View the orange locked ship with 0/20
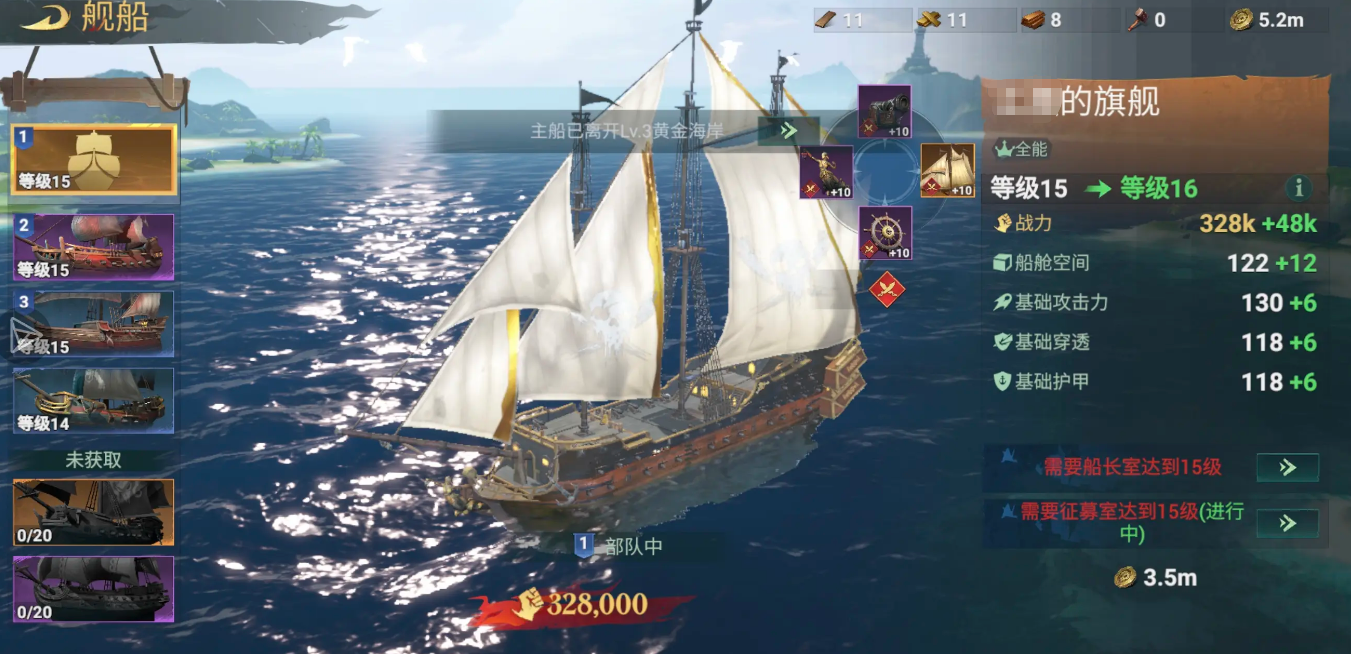1351x654 pixels. click(x=94, y=512)
